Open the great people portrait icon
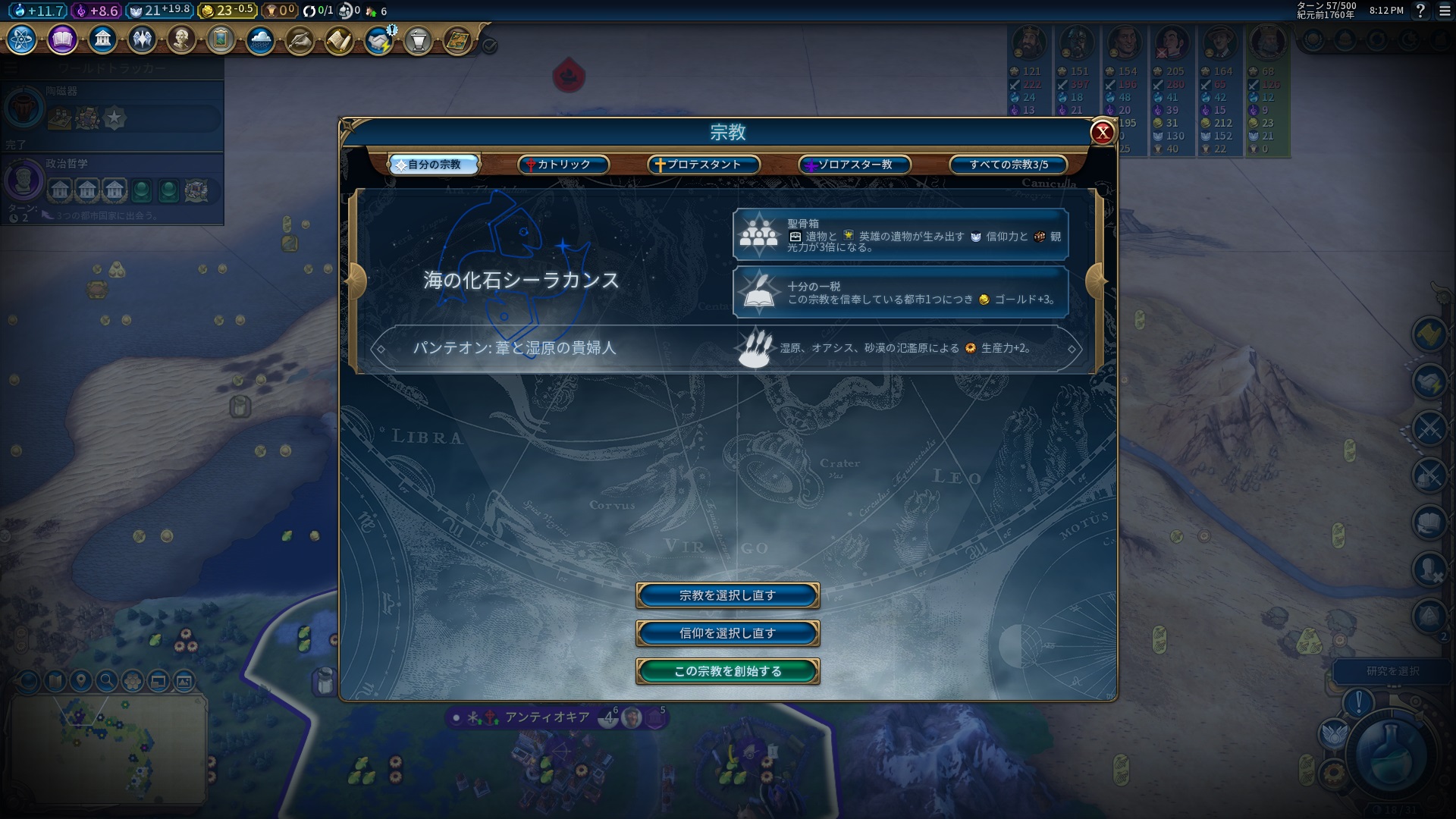This screenshot has width=1456, height=819. 180,39
